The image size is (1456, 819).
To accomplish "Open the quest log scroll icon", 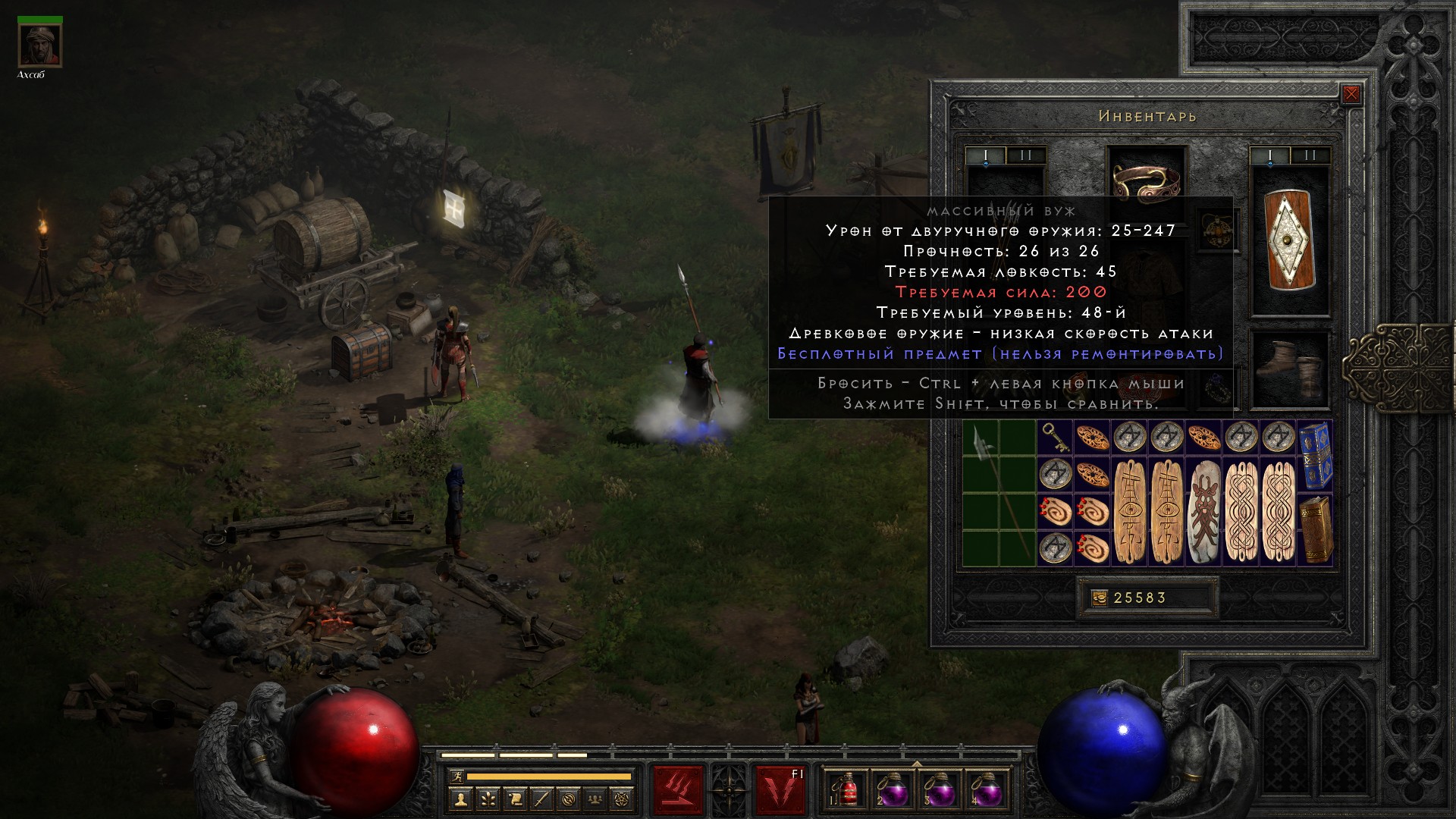I will click(x=515, y=799).
